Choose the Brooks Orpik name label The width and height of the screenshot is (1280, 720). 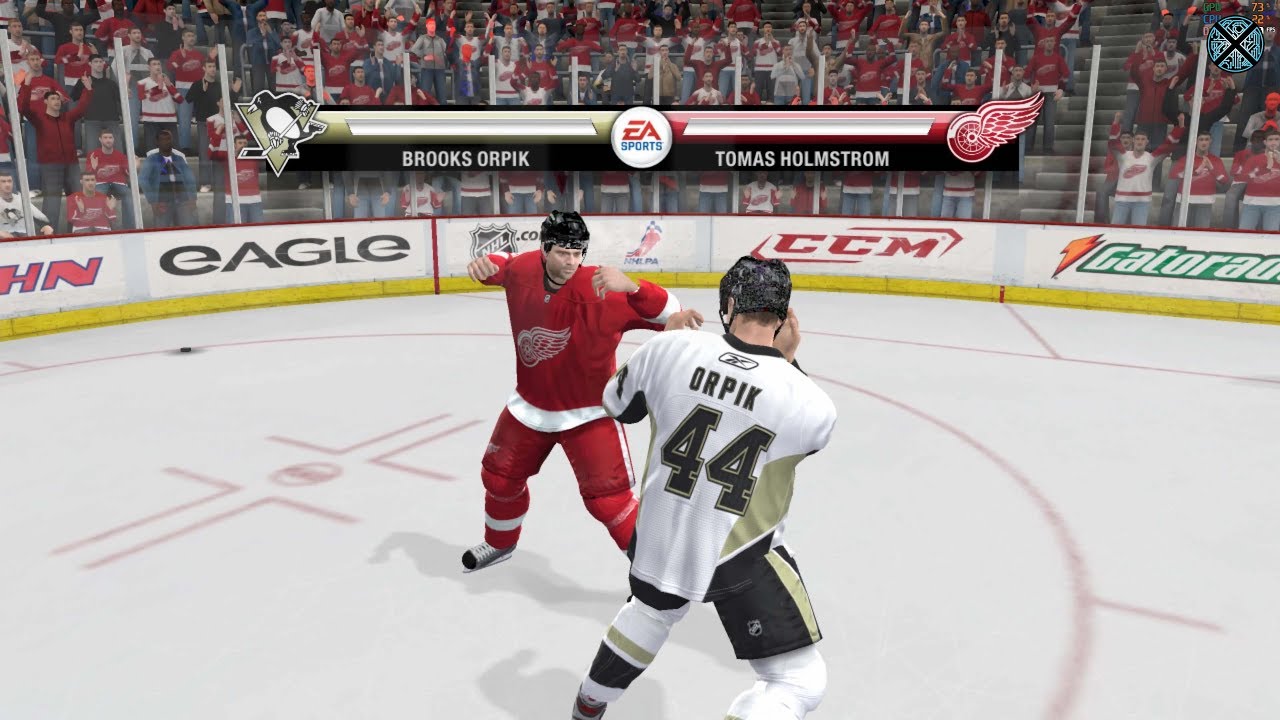pos(465,158)
